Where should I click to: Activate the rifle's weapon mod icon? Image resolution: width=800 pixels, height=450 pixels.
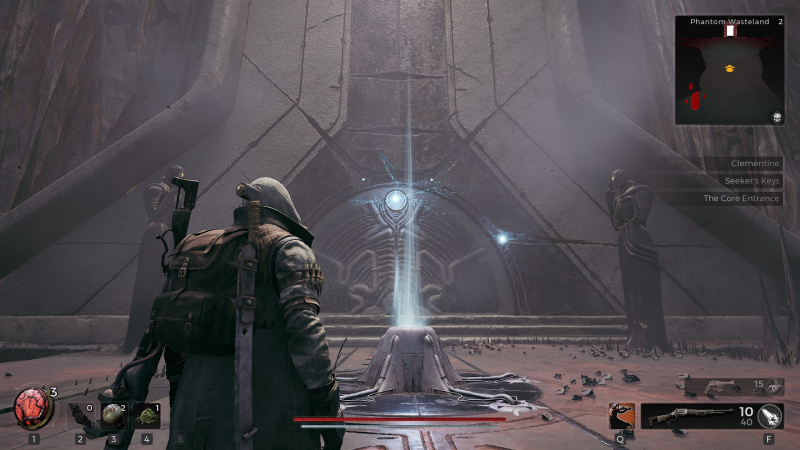coord(771,416)
